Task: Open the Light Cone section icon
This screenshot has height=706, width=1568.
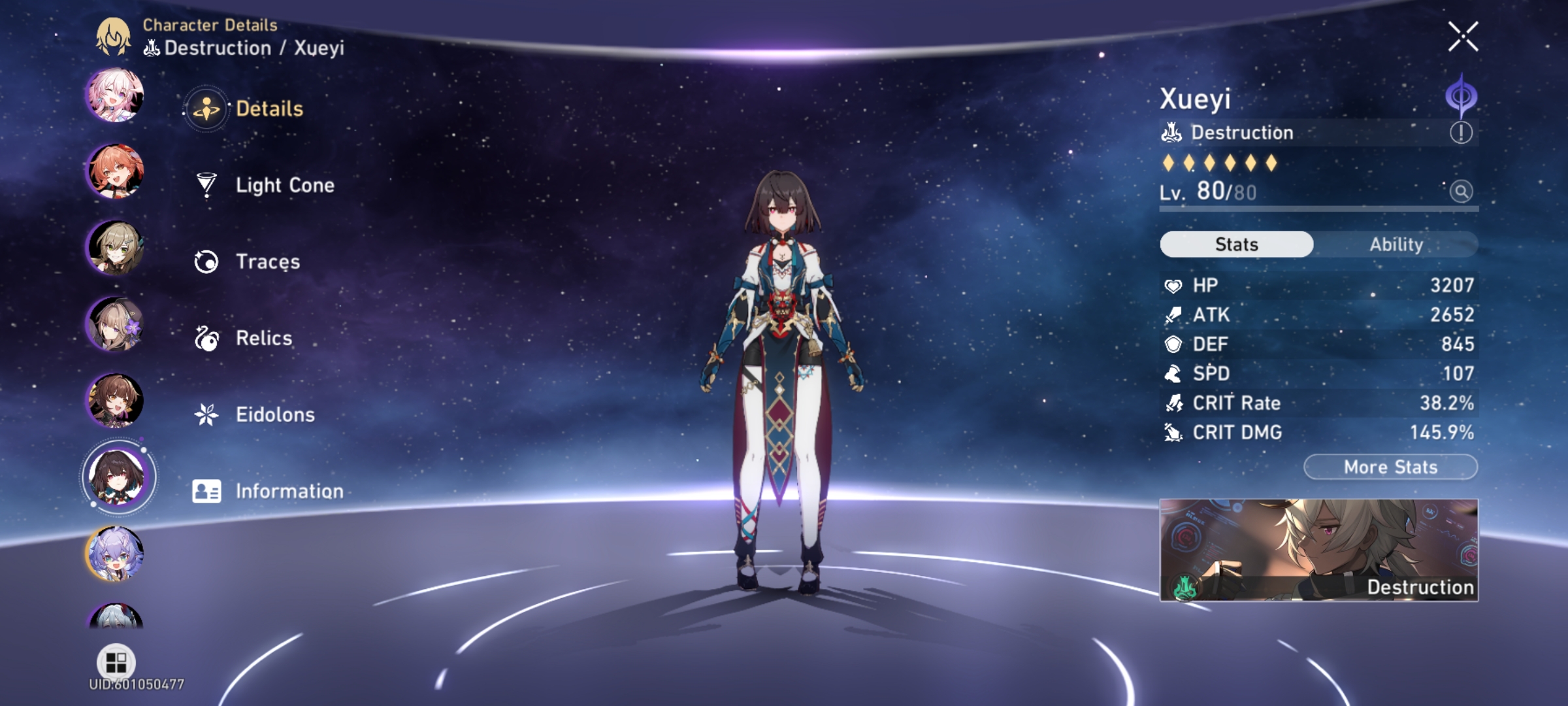Action: 206,184
